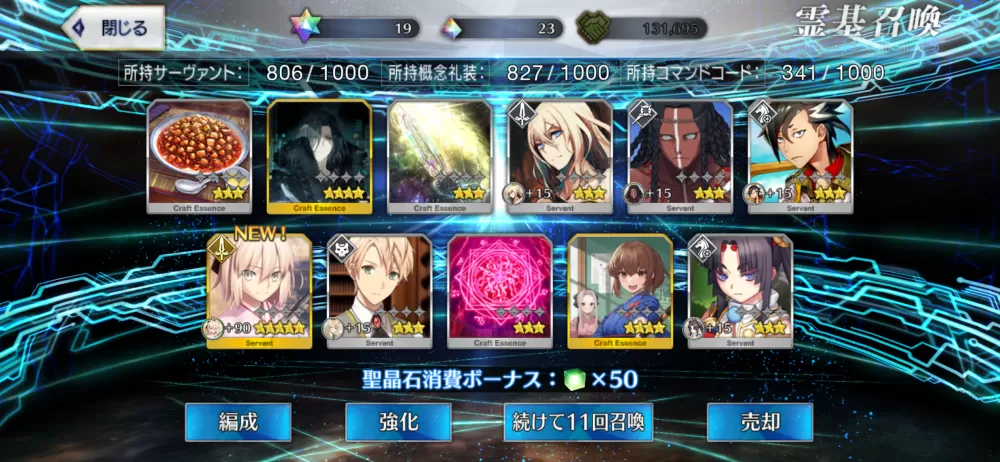Inspect the glowing crystal Craft Essence card
Image resolution: width=1000 pixels, height=462 pixels.
coord(439,156)
